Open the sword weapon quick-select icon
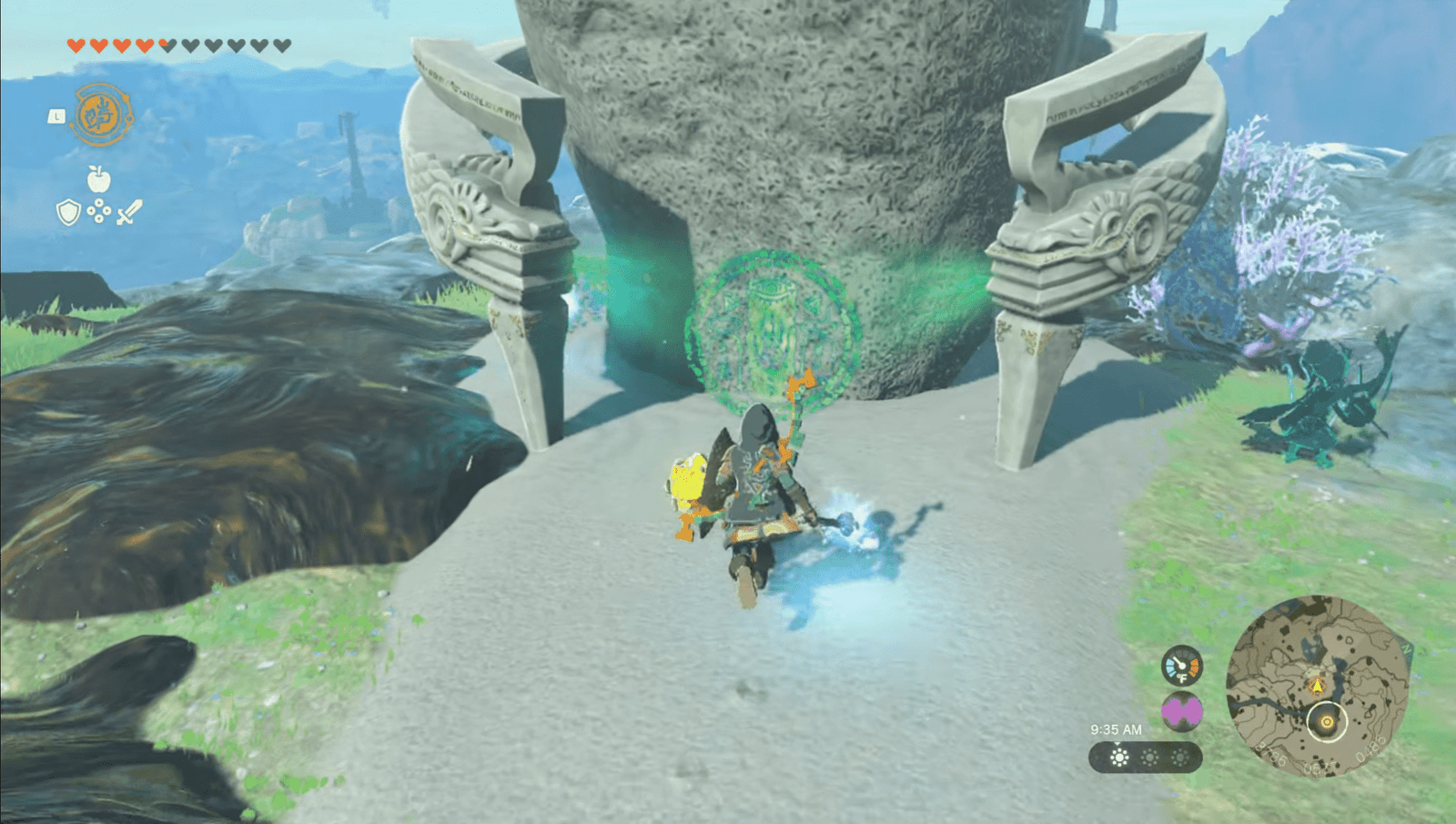The height and width of the screenshot is (824, 1456). pos(129,213)
